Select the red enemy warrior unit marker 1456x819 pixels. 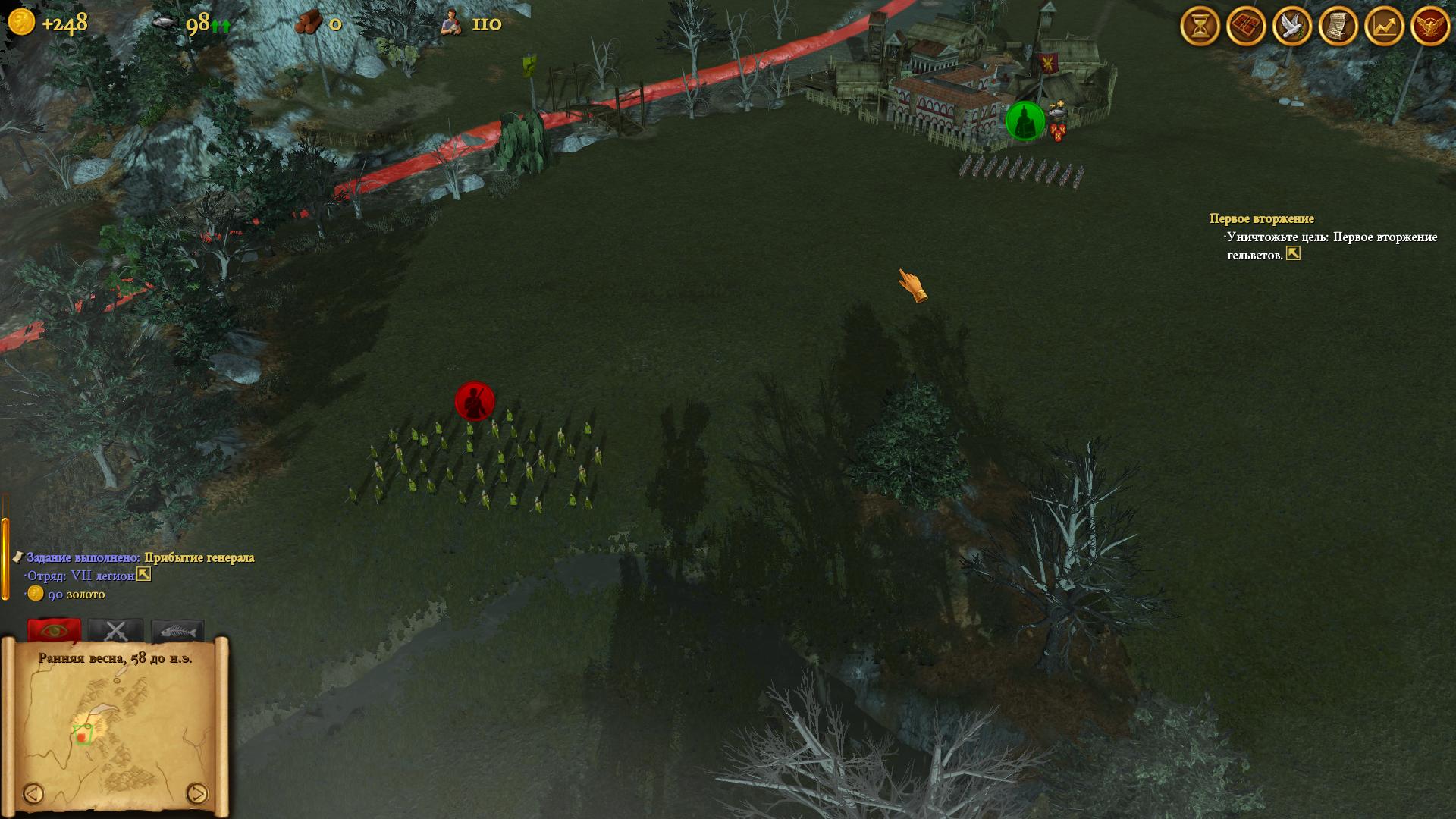coord(475,400)
